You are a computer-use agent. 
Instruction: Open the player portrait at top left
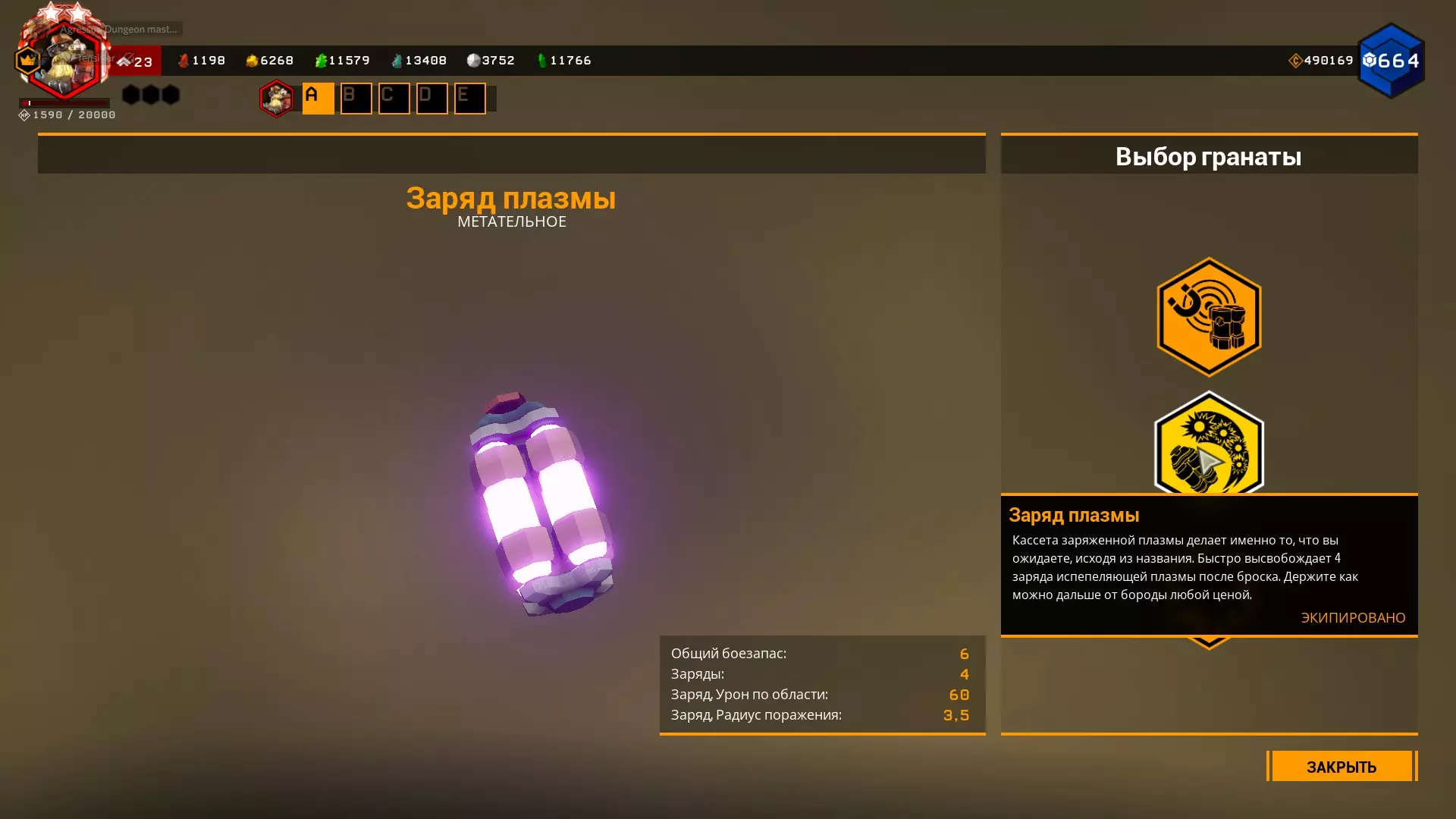pyautogui.click(x=64, y=61)
